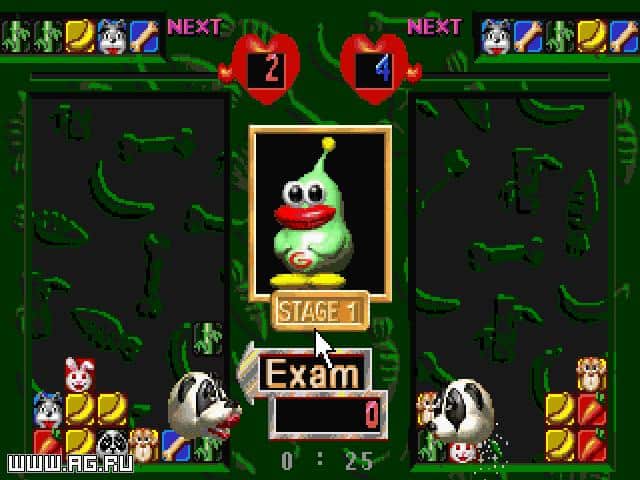Choose the red carrot tile in left field
640x480 pixels.
click(x=48, y=442)
